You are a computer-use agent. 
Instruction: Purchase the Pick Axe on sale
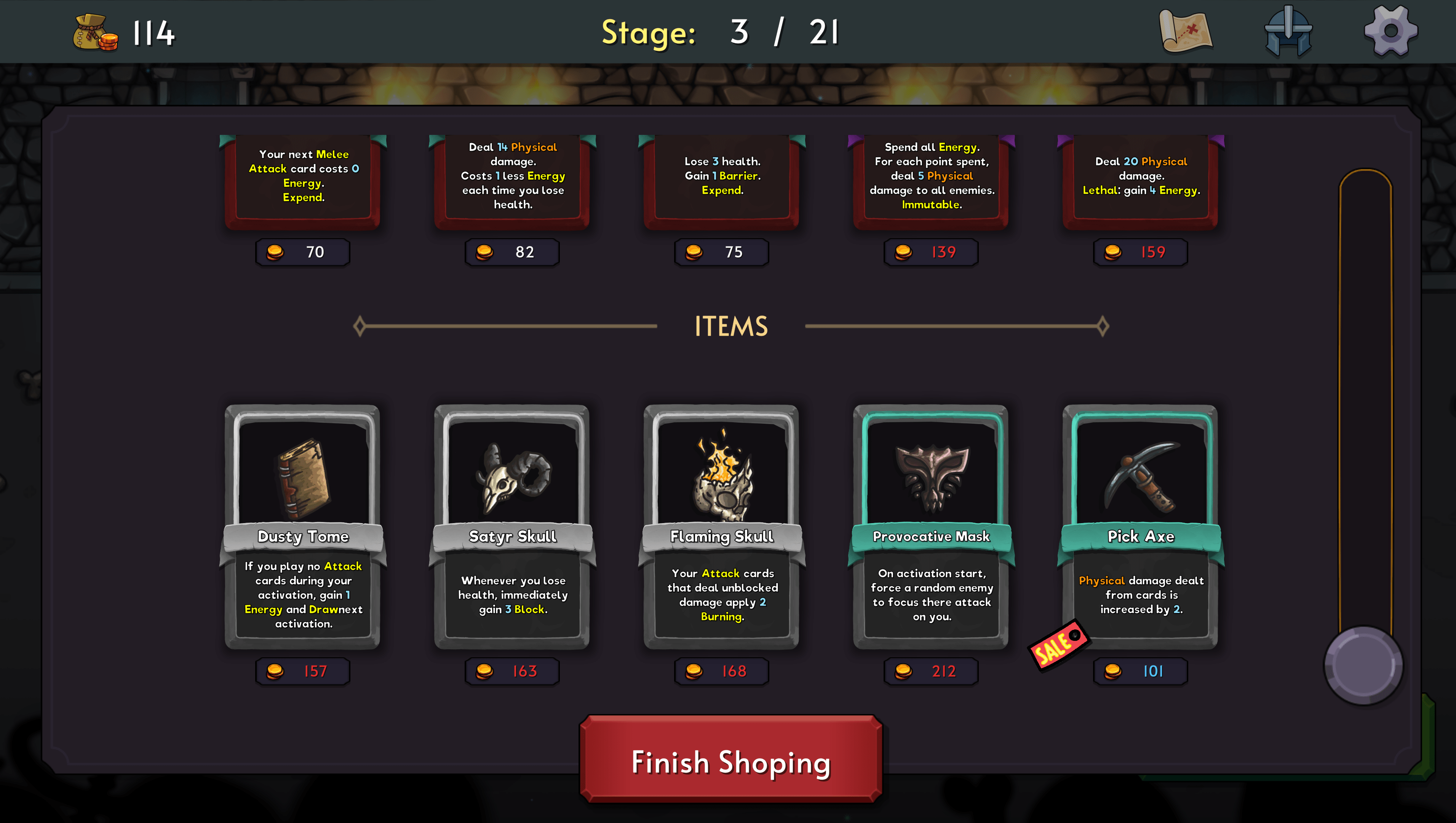(1141, 526)
